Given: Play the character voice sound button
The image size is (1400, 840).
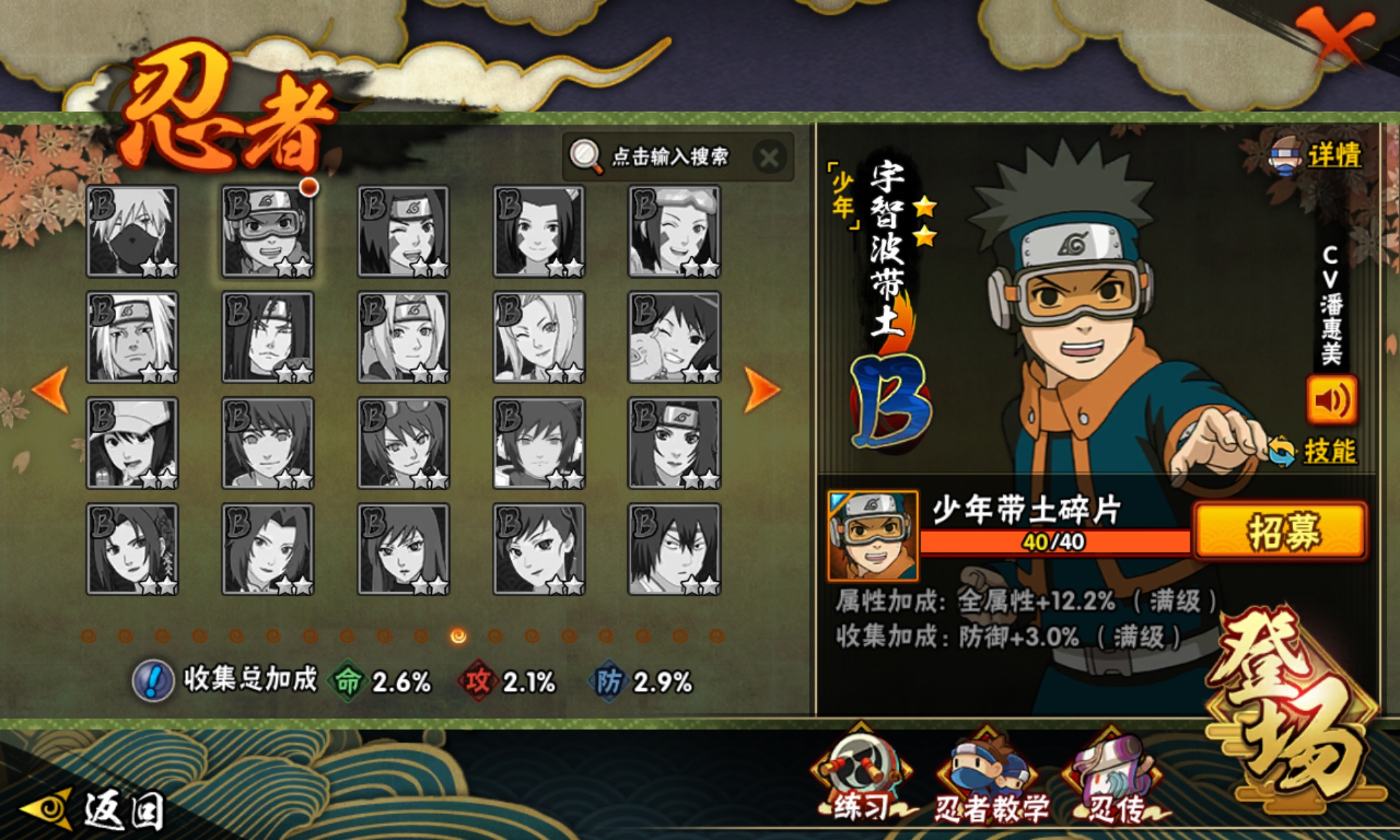Looking at the screenshot, I should (x=1331, y=400).
